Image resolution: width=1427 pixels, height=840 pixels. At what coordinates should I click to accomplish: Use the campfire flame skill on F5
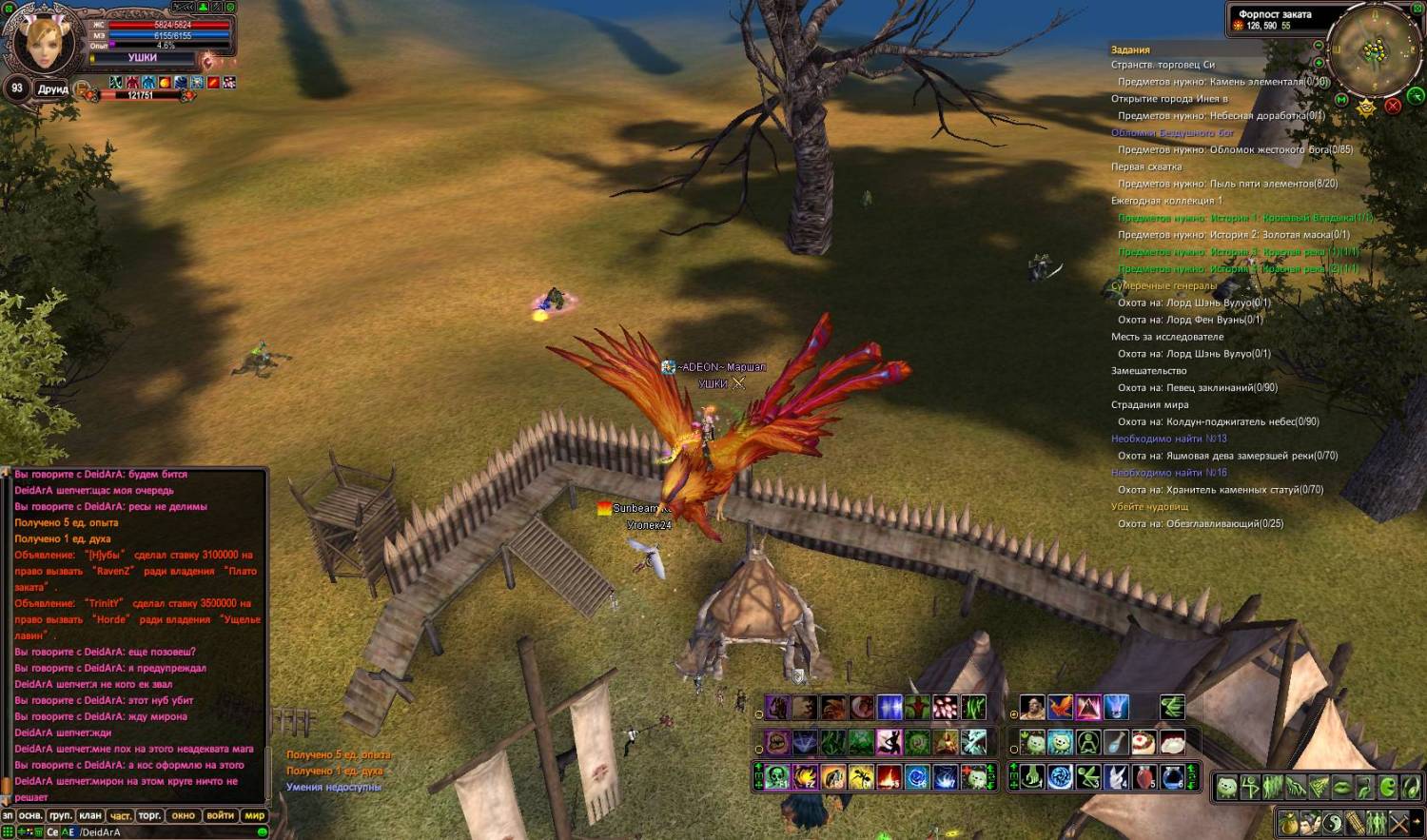pos(889,777)
